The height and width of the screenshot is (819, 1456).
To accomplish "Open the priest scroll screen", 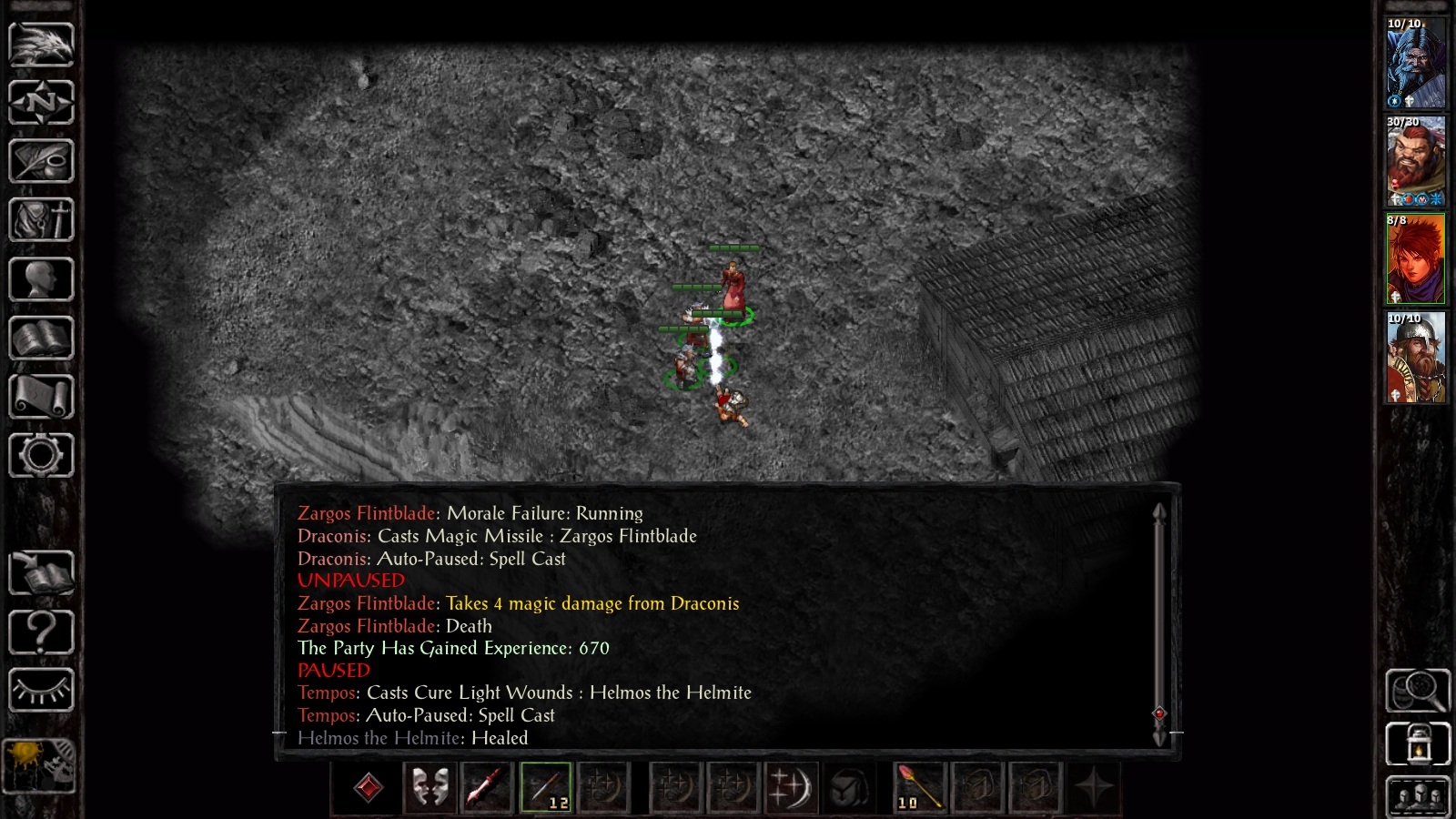I will tap(41, 397).
